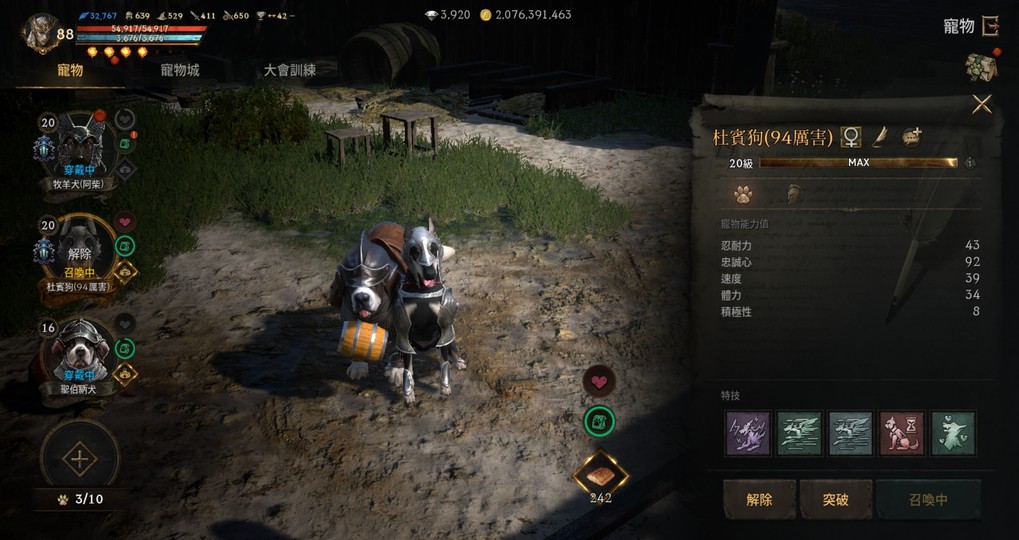This screenshot has width=1019, height=540.
Task: Rename the pet with the quill icon
Action: (x=881, y=137)
